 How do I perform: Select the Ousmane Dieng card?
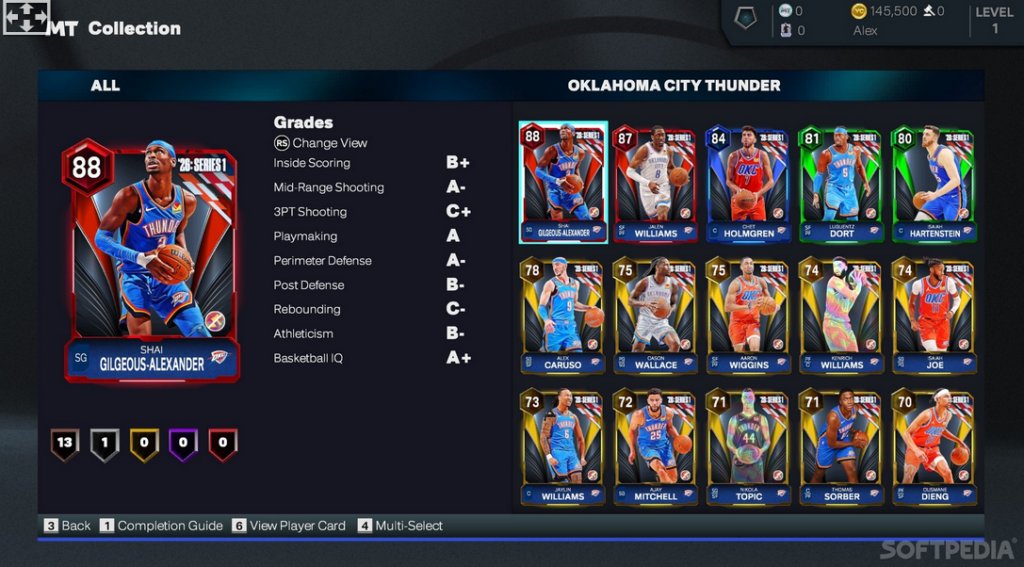pos(934,446)
